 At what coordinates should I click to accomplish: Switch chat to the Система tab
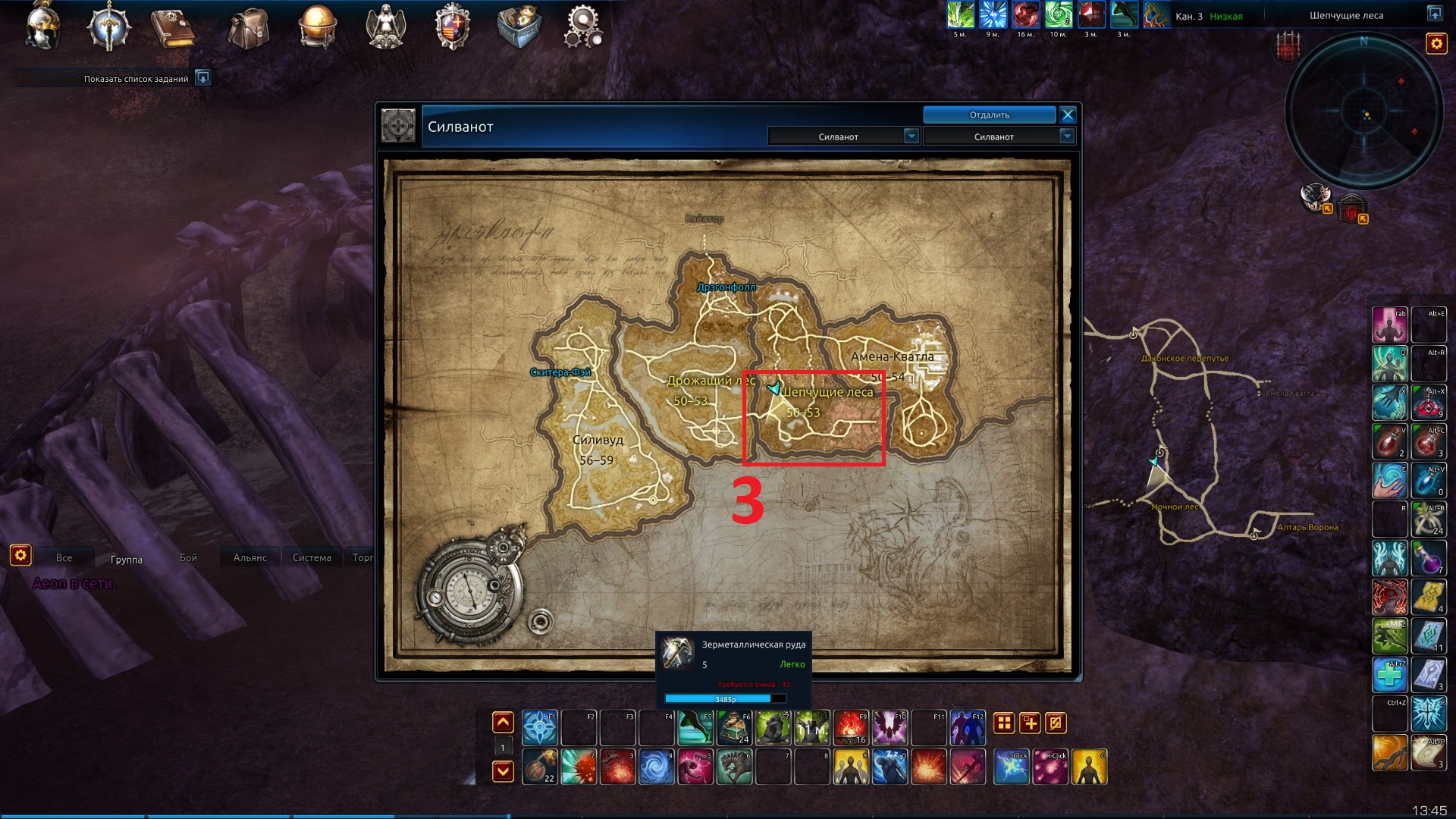(312, 558)
